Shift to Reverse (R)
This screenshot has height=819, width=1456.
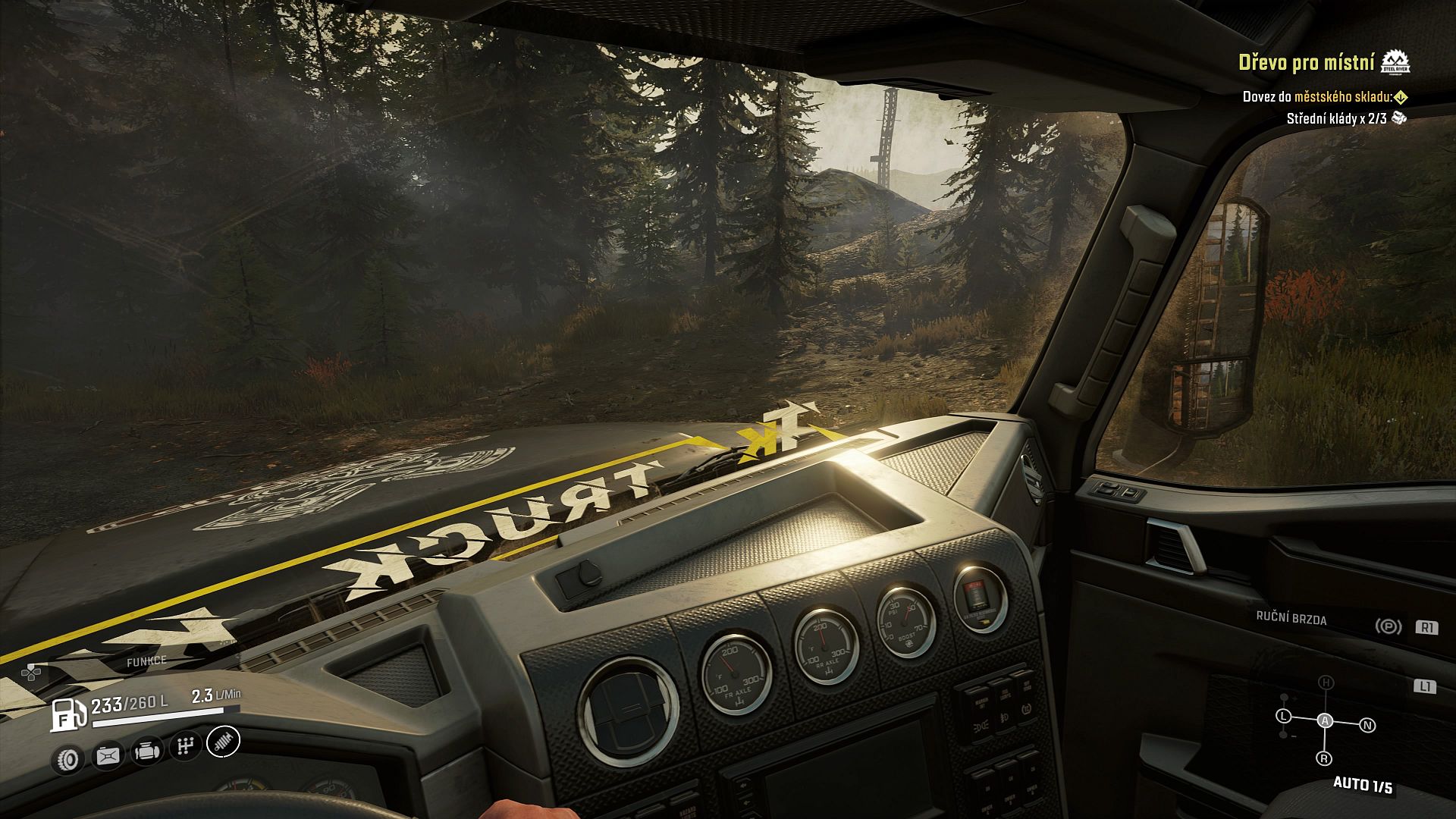(x=1324, y=758)
